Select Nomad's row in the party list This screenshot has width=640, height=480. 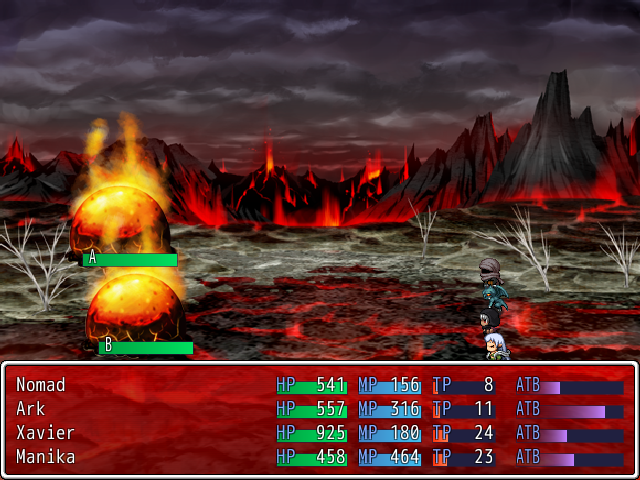click(x=41, y=385)
